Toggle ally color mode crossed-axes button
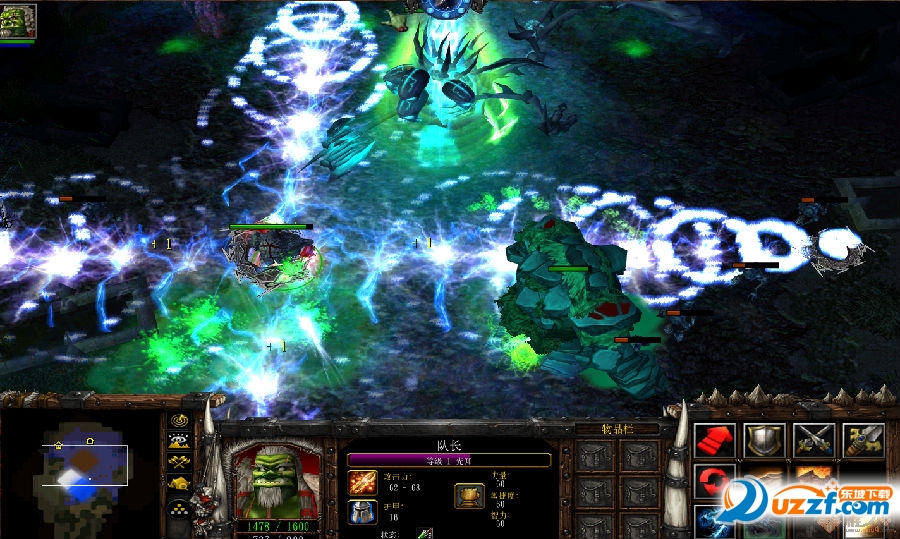This screenshot has width=900, height=539. click(180, 462)
